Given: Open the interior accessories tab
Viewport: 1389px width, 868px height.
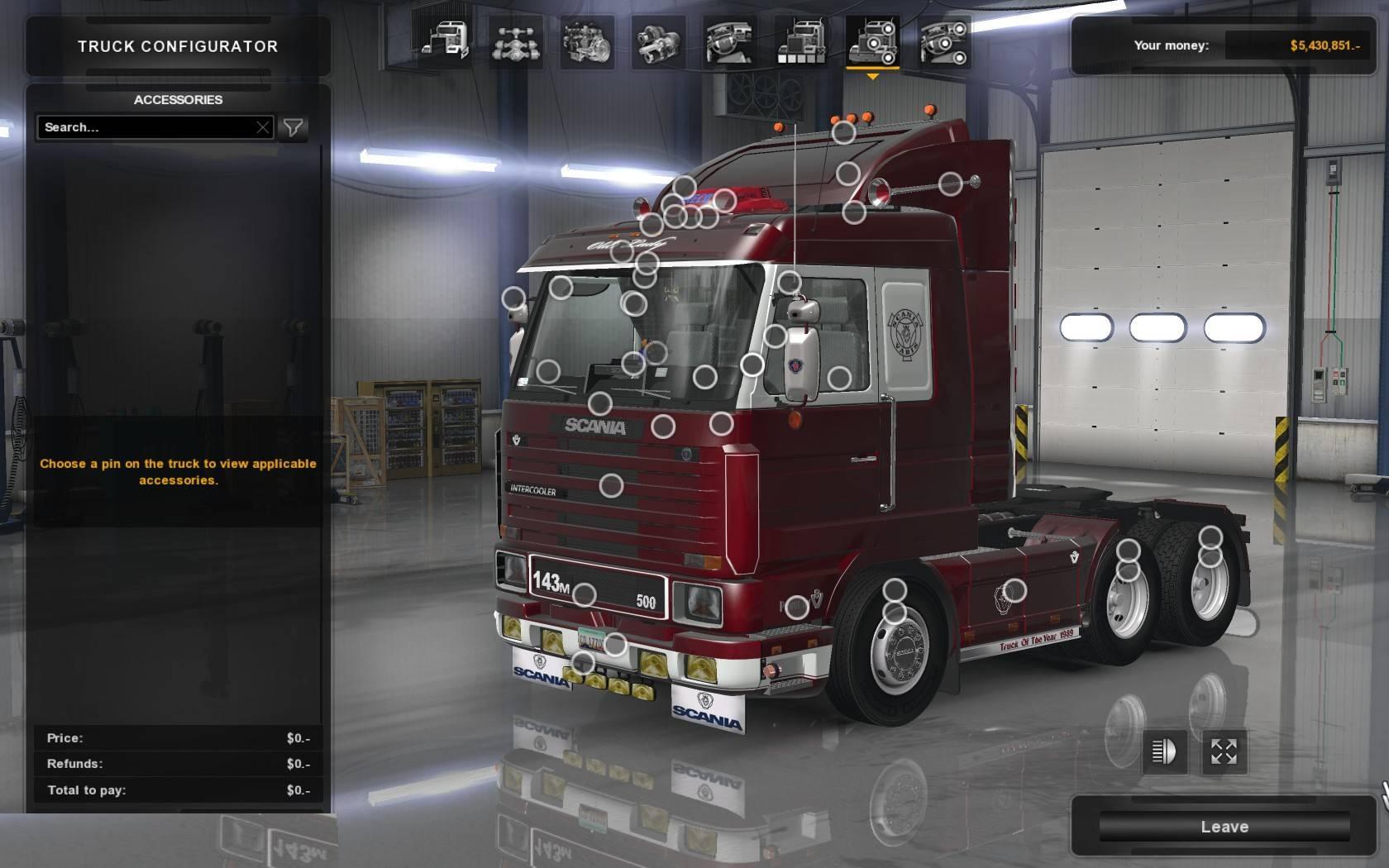Looking at the screenshot, I should pos(943,41).
